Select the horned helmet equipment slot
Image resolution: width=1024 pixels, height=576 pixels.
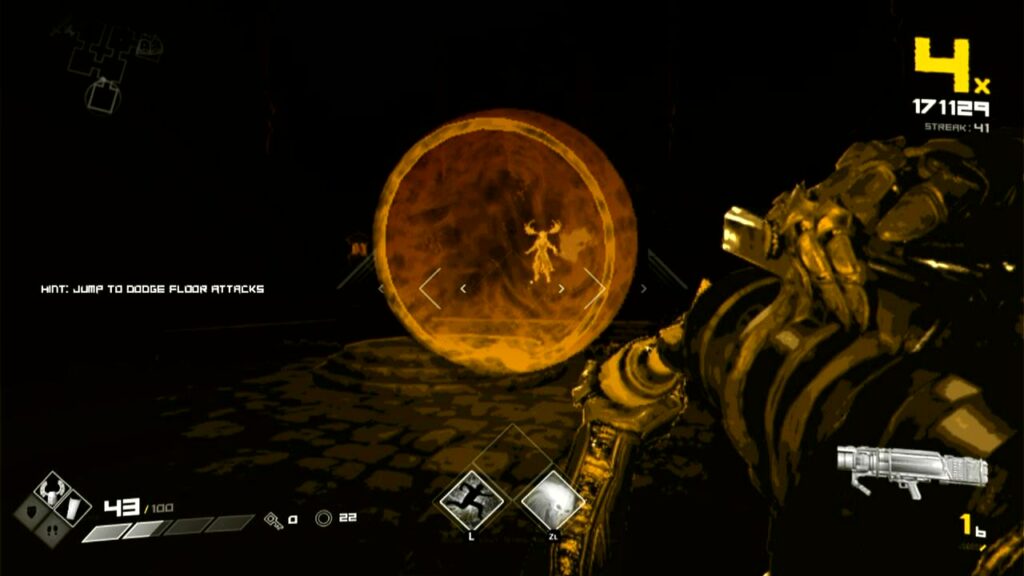coord(51,492)
